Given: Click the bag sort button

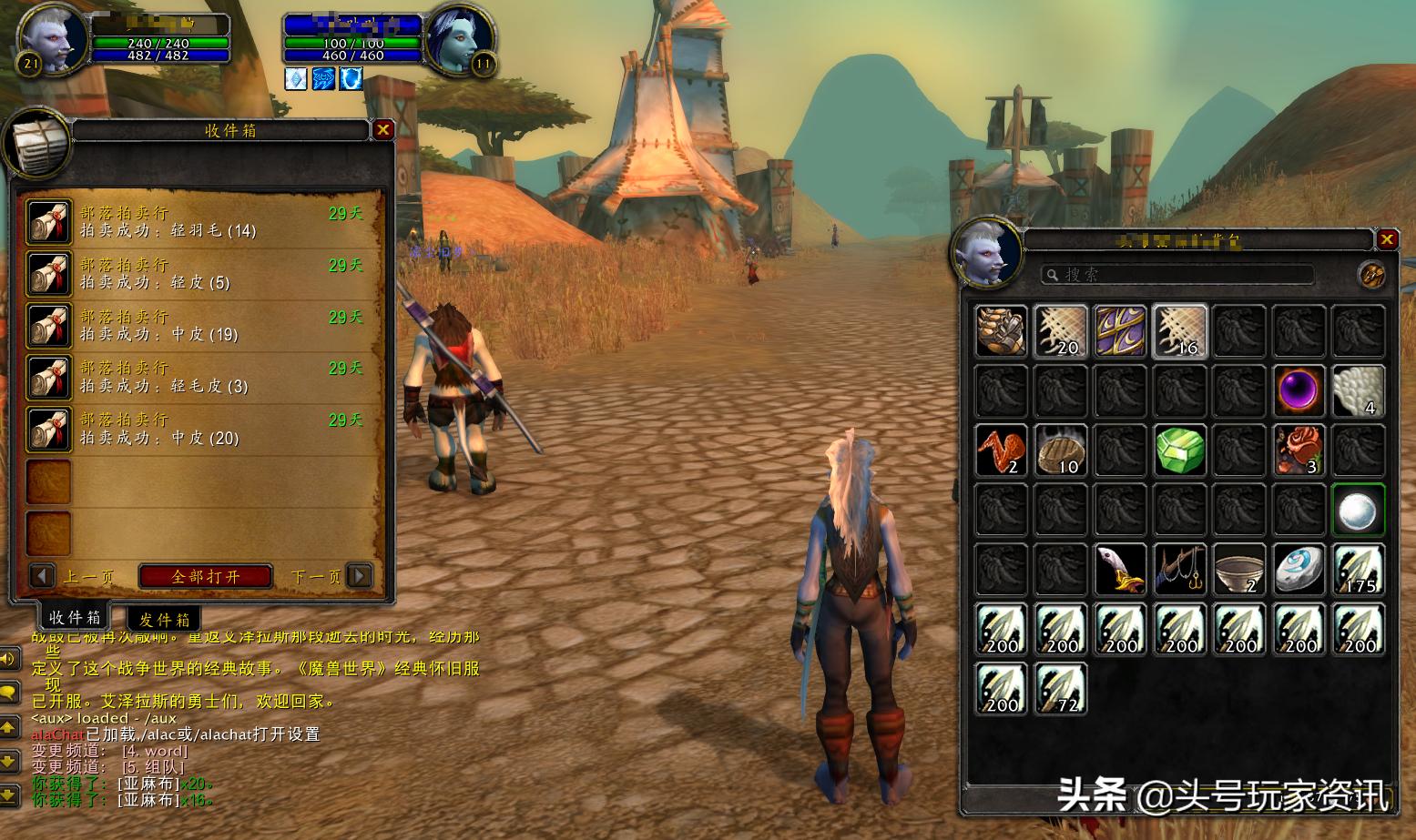Looking at the screenshot, I should 1371,274.
